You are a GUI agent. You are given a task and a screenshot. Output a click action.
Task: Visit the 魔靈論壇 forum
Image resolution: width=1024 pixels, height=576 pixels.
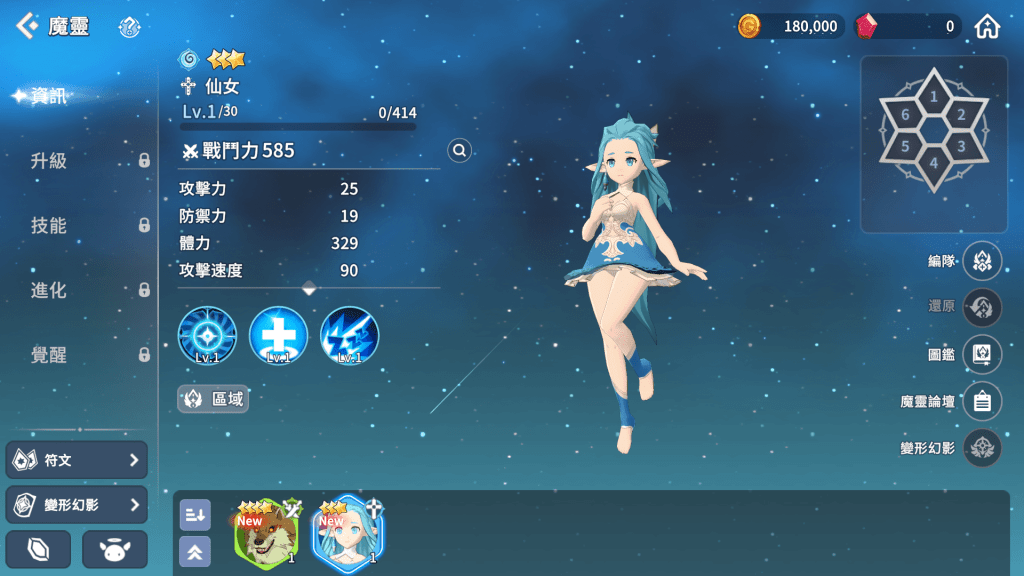[982, 401]
